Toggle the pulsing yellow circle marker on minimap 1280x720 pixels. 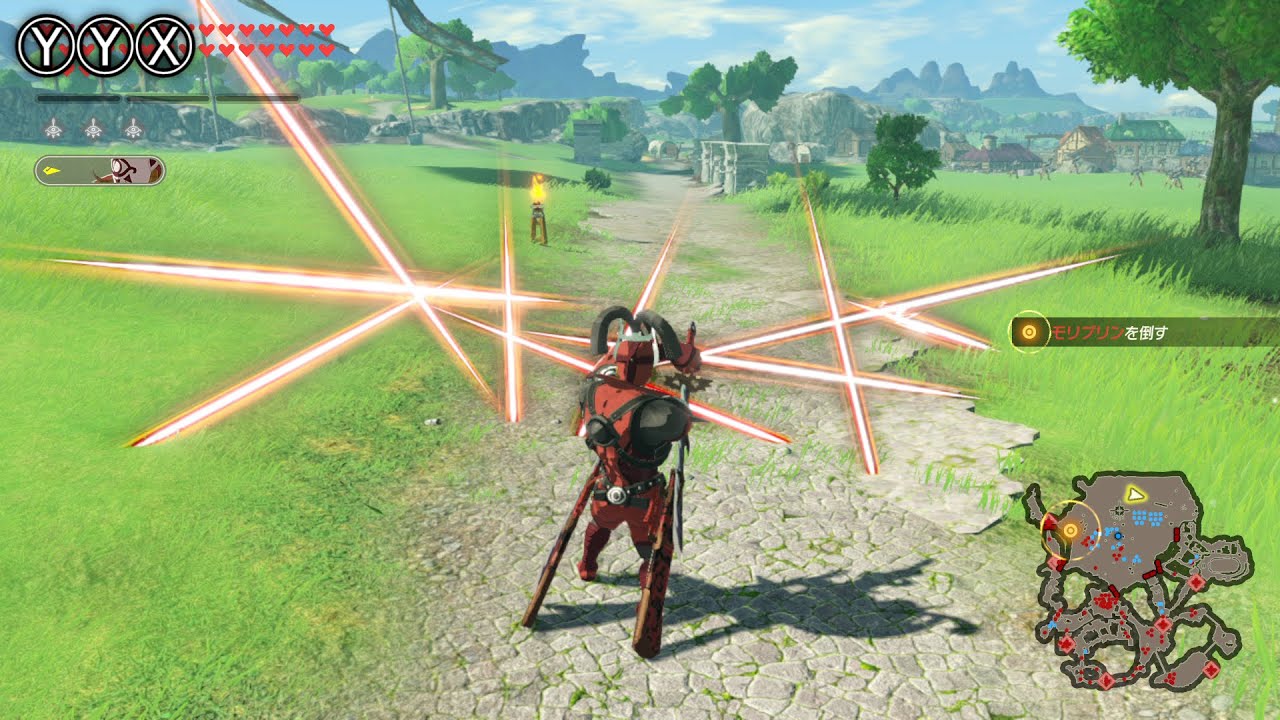point(1070,529)
